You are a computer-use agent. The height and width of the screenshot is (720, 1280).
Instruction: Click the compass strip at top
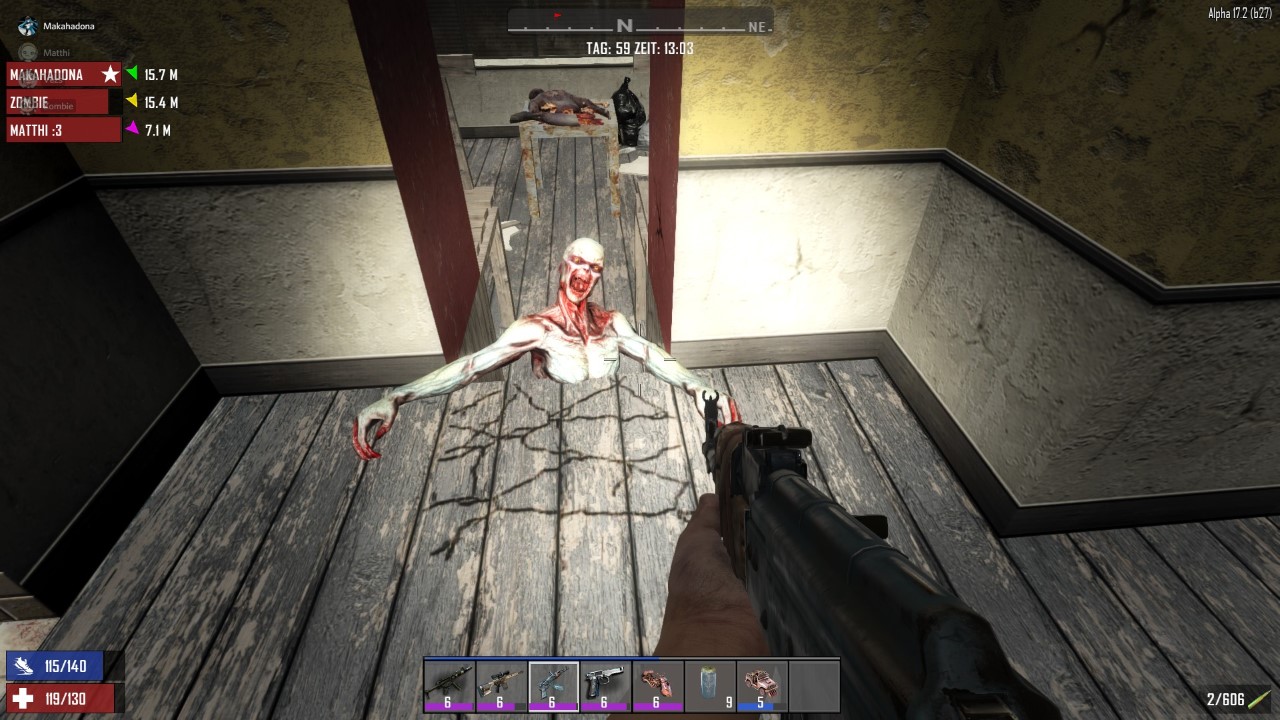pyautogui.click(x=640, y=24)
